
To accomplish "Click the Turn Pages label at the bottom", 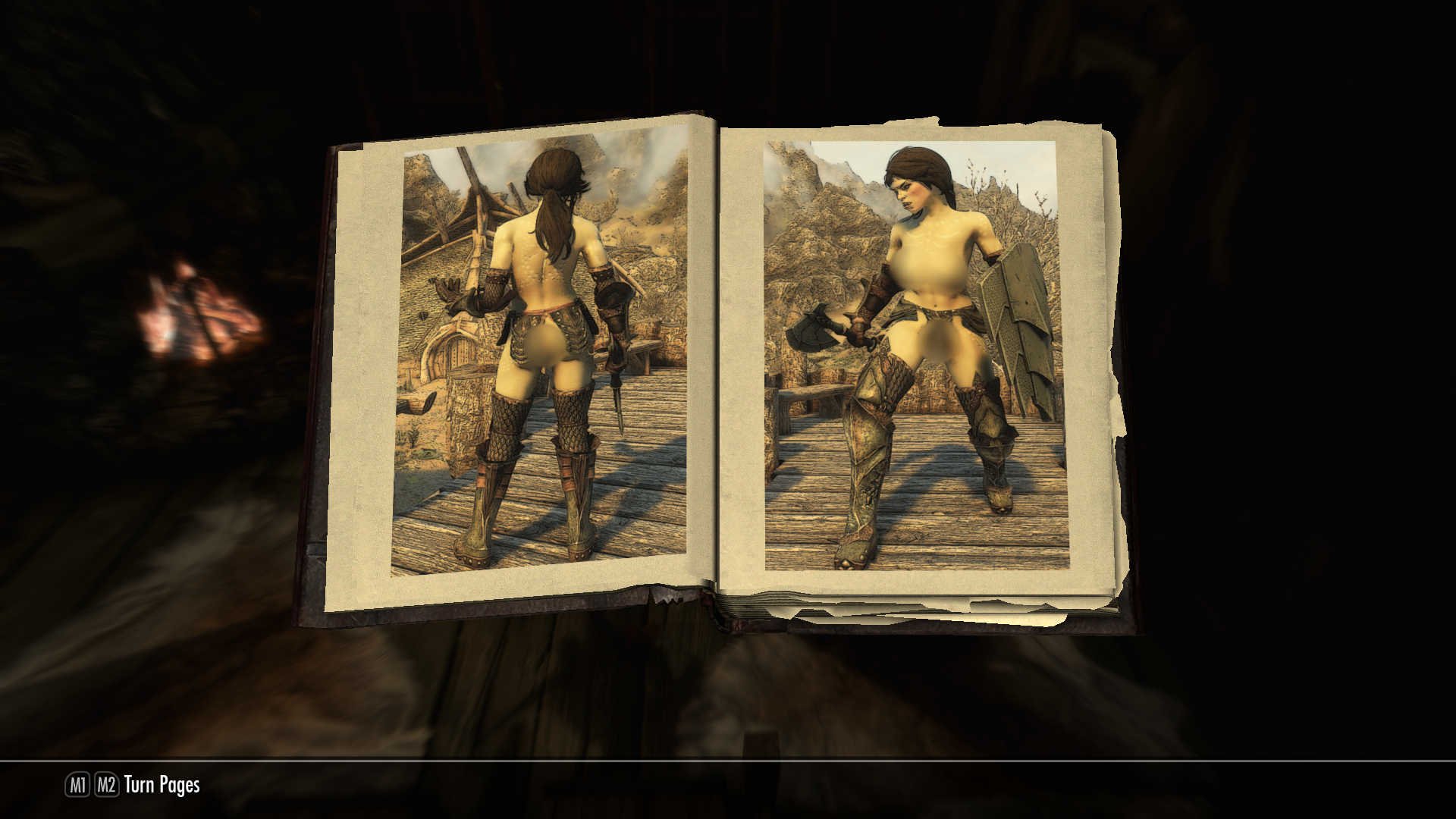I will click(164, 786).
